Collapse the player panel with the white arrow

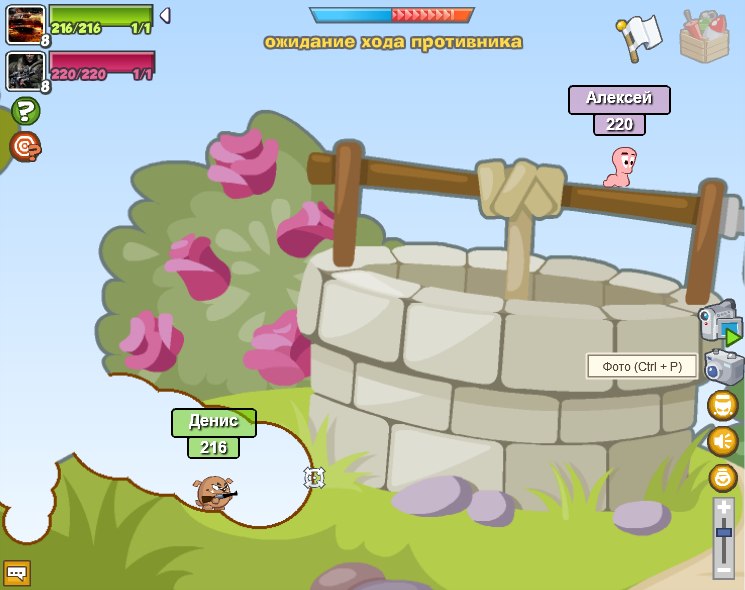pyautogui.click(x=165, y=15)
